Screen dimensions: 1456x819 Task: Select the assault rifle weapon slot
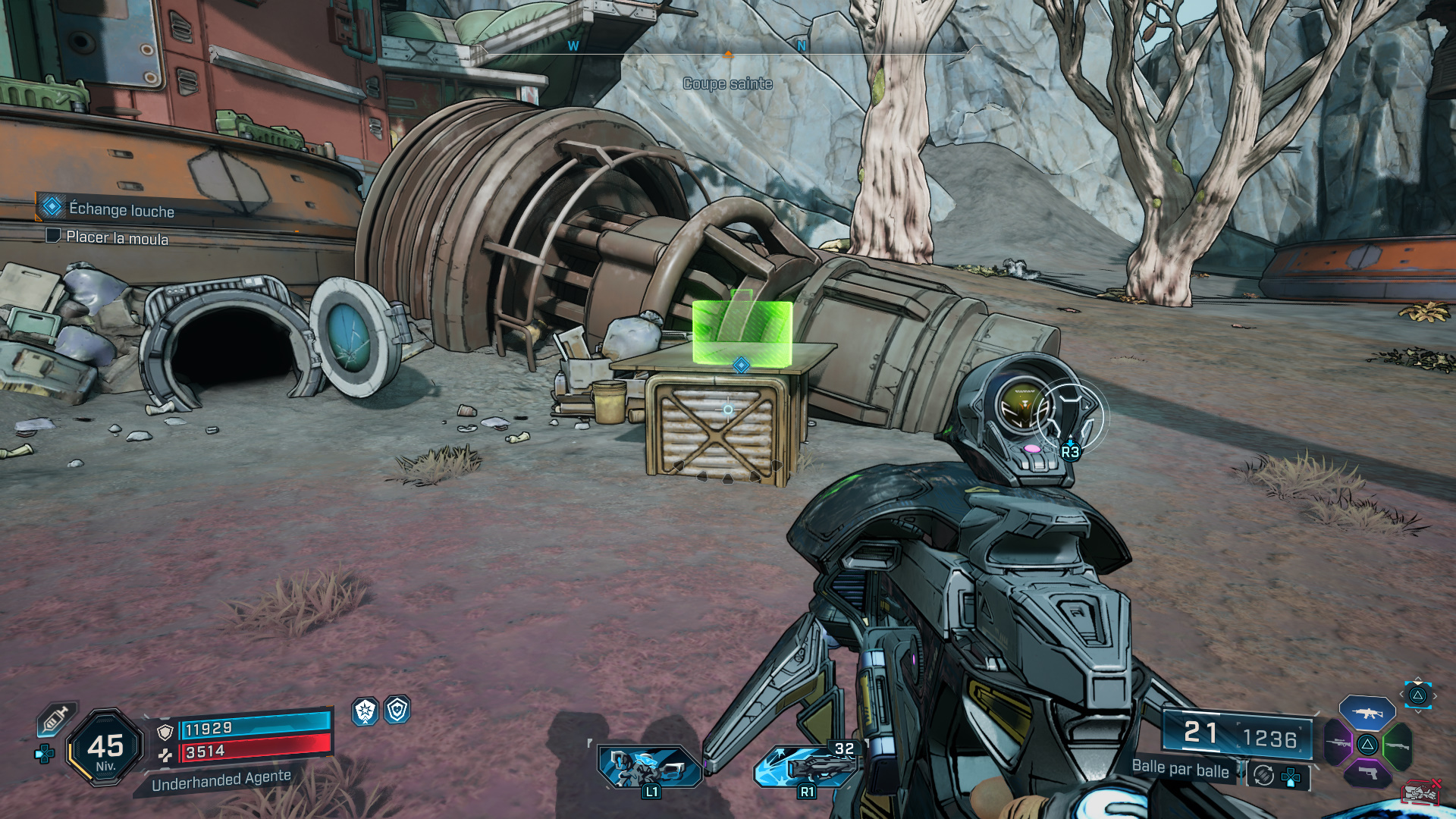pos(1367,713)
